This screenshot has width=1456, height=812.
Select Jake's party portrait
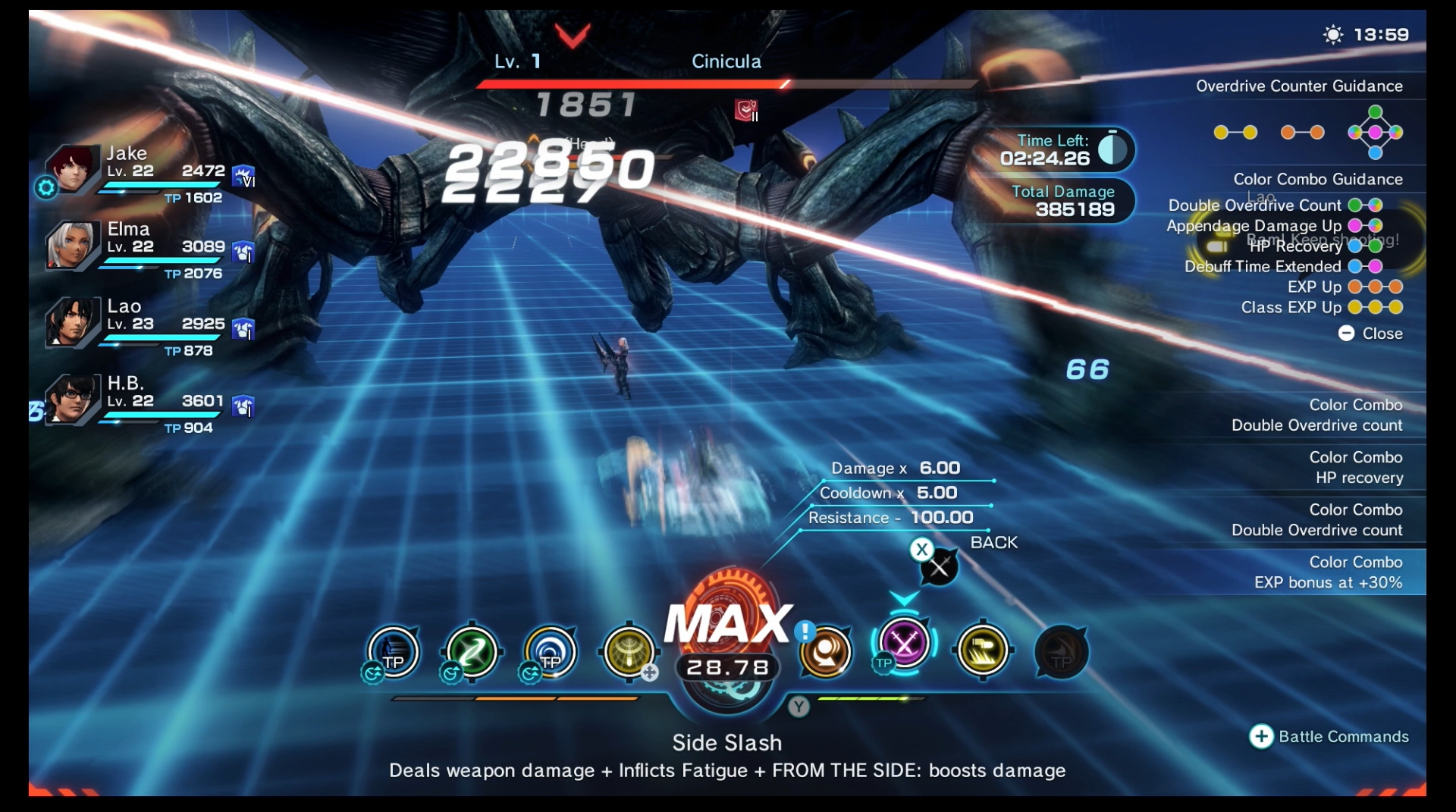[x=73, y=168]
